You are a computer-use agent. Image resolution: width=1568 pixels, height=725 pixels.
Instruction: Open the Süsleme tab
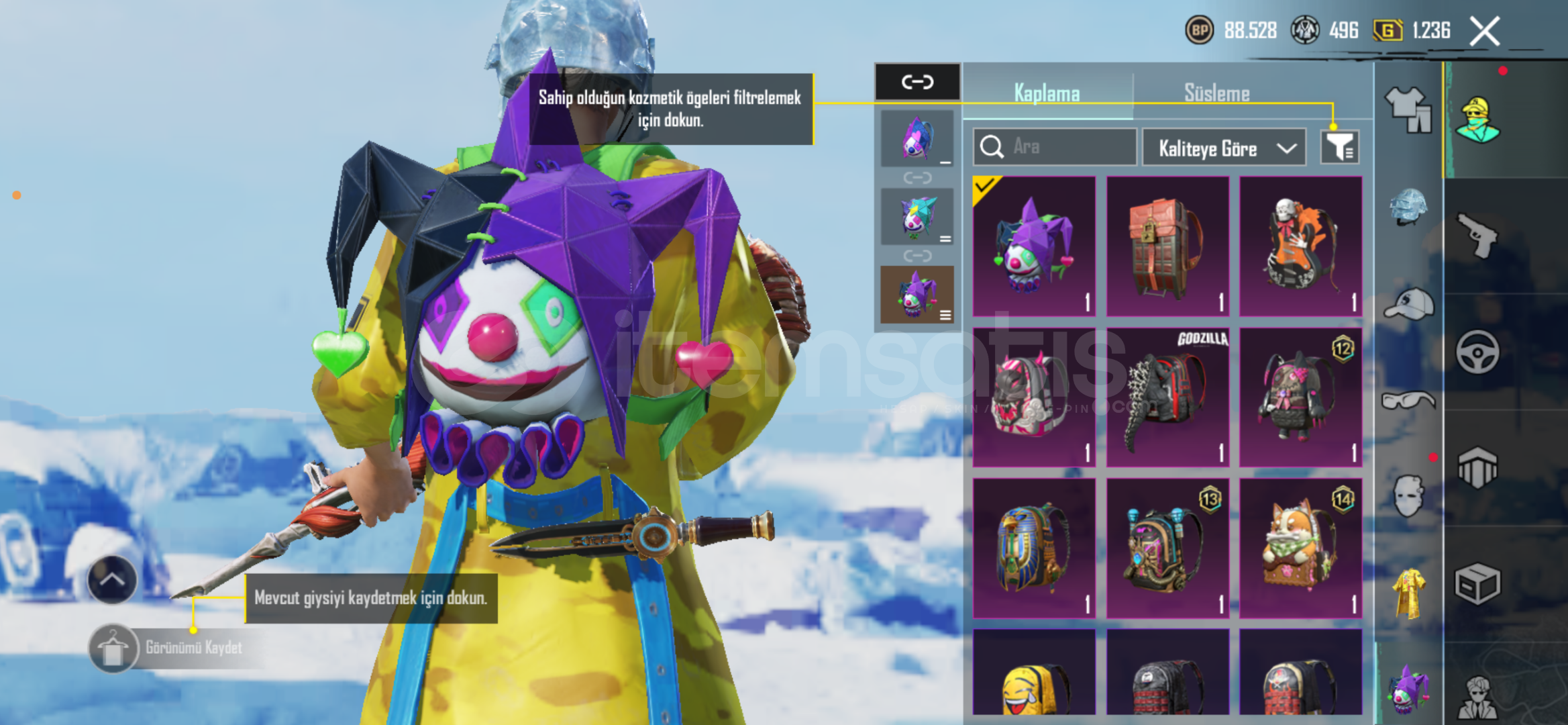pyautogui.click(x=1216, y=93)
